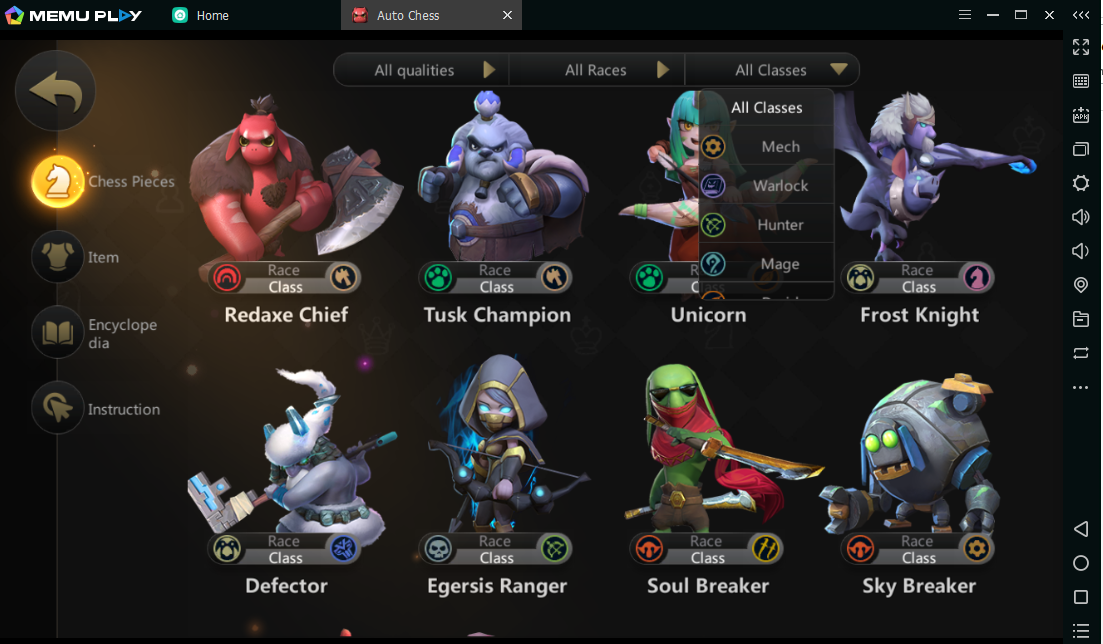Image resolution: width=1103 pixels, height=644 pixels.
Task: Open the Encyclopedia tab
Action: pos(59,333)
